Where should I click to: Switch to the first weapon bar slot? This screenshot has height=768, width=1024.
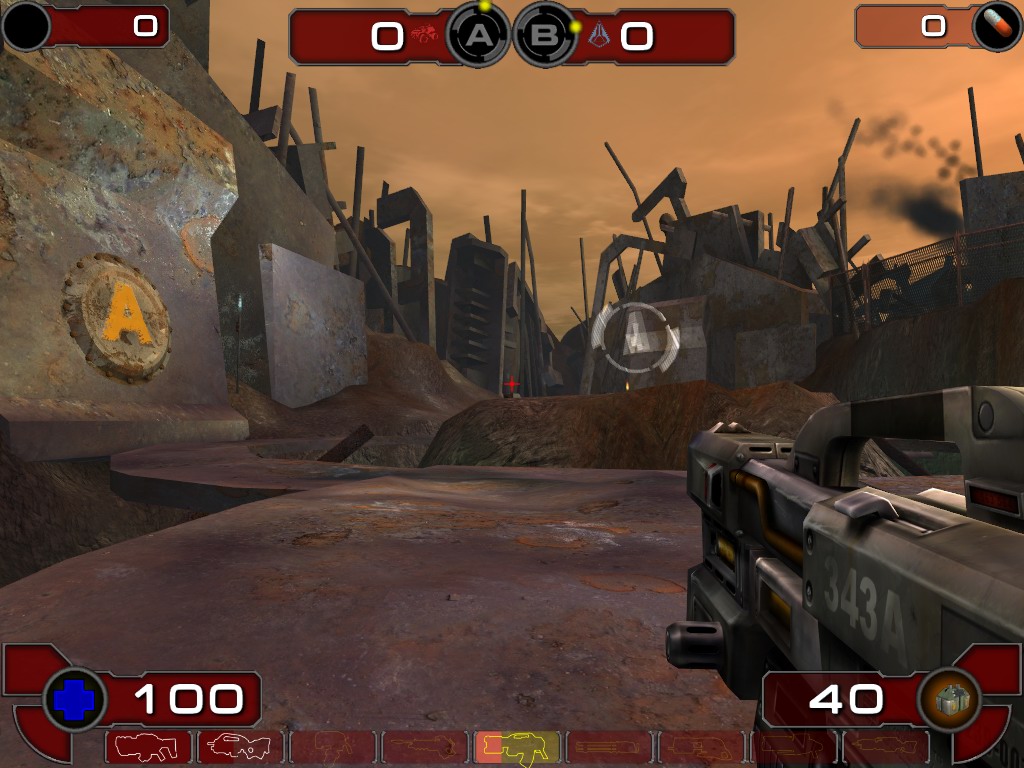(148, 746)
